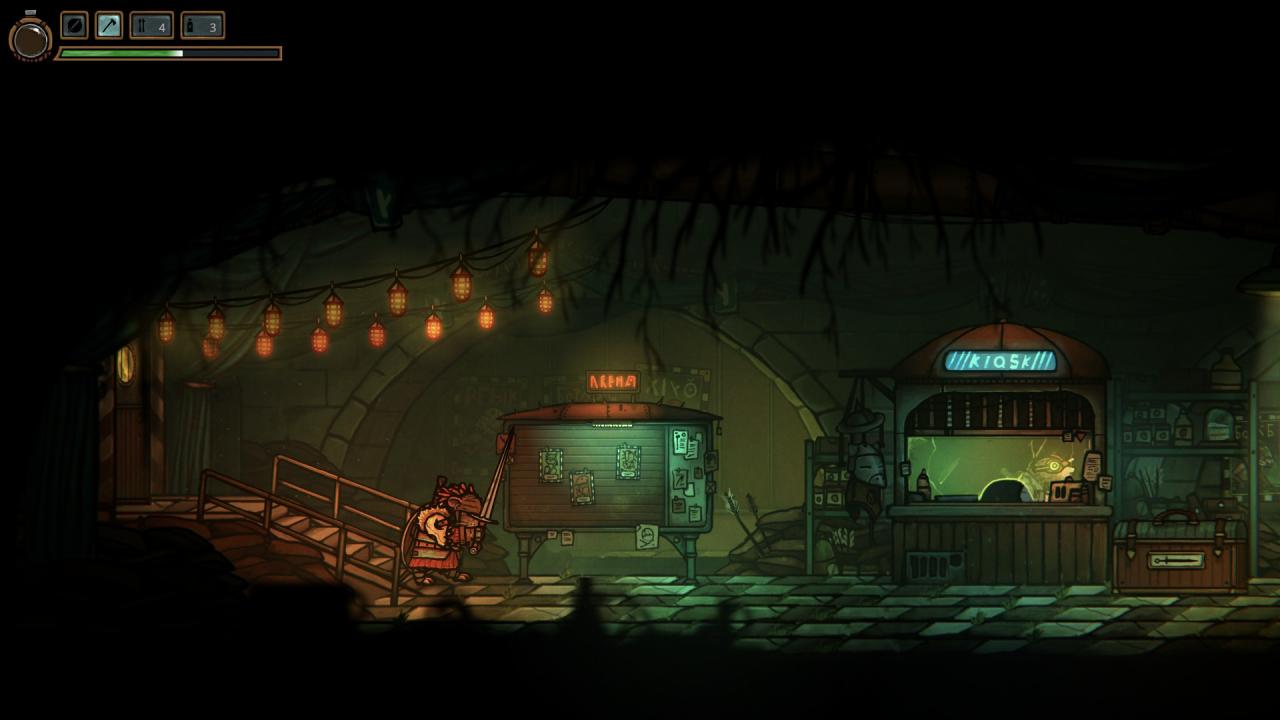Select the highlighted axe weapon slot
Viewport: 1280px width, 720px height.
tap(108, 25)
